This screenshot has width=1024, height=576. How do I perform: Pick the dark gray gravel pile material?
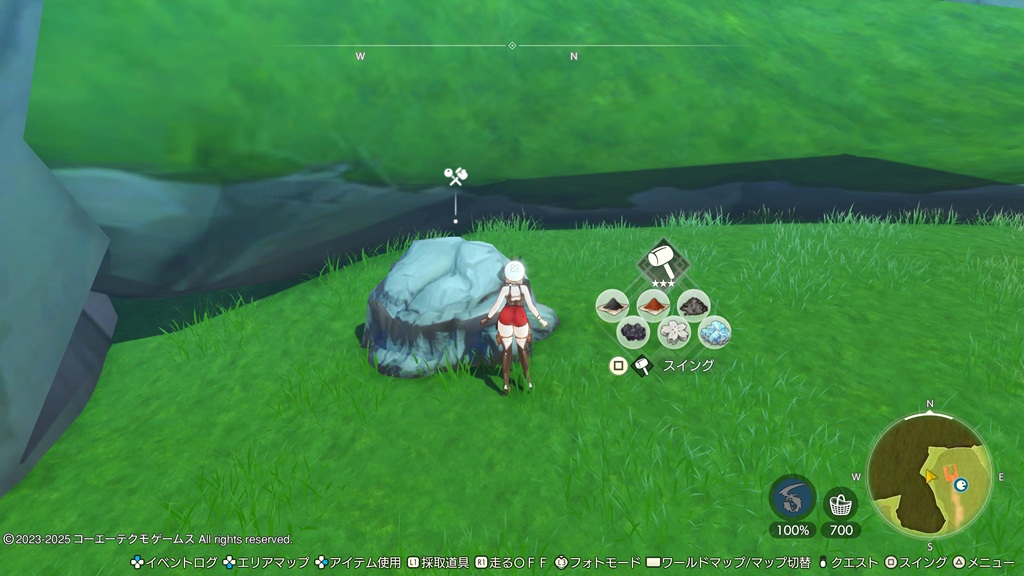693,304
